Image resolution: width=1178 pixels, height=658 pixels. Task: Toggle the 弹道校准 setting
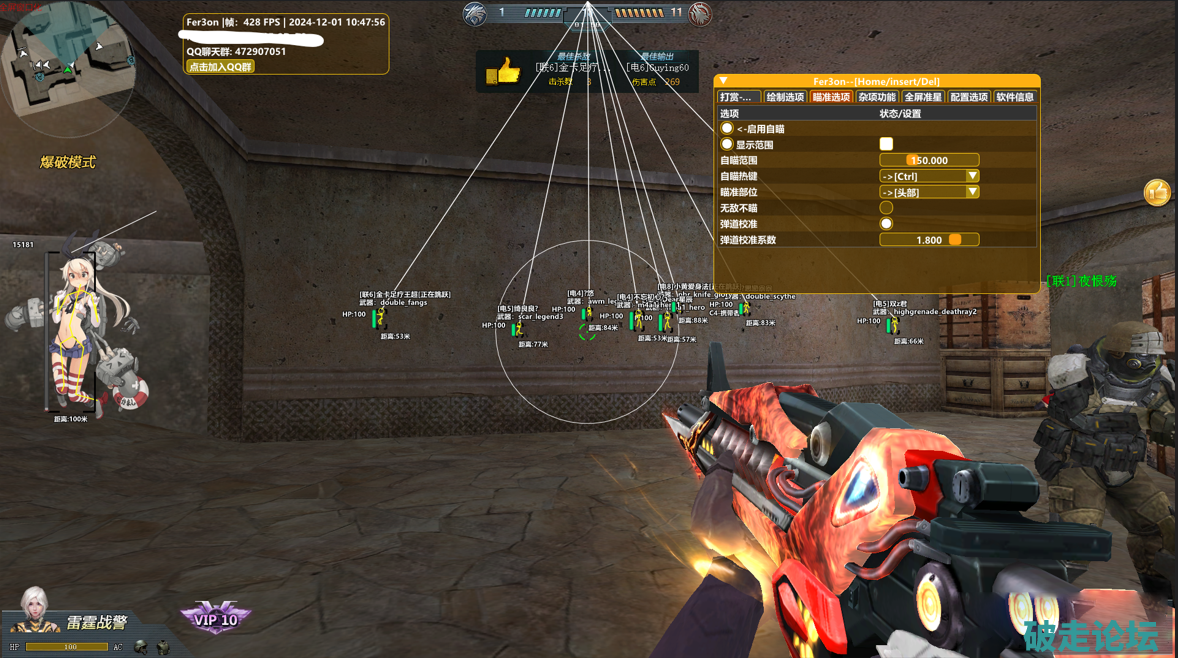pos(886,224)
